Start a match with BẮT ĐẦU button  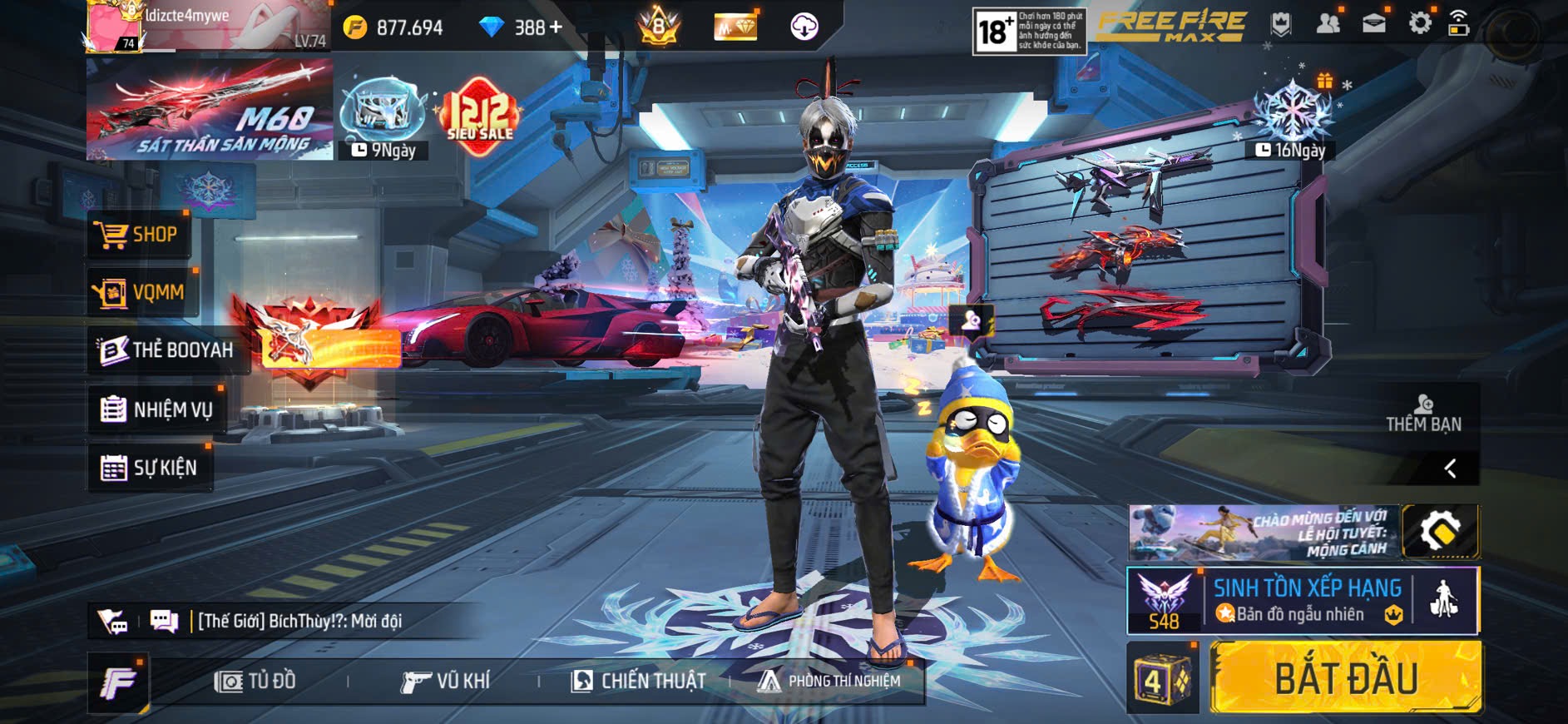point(1345,678)
